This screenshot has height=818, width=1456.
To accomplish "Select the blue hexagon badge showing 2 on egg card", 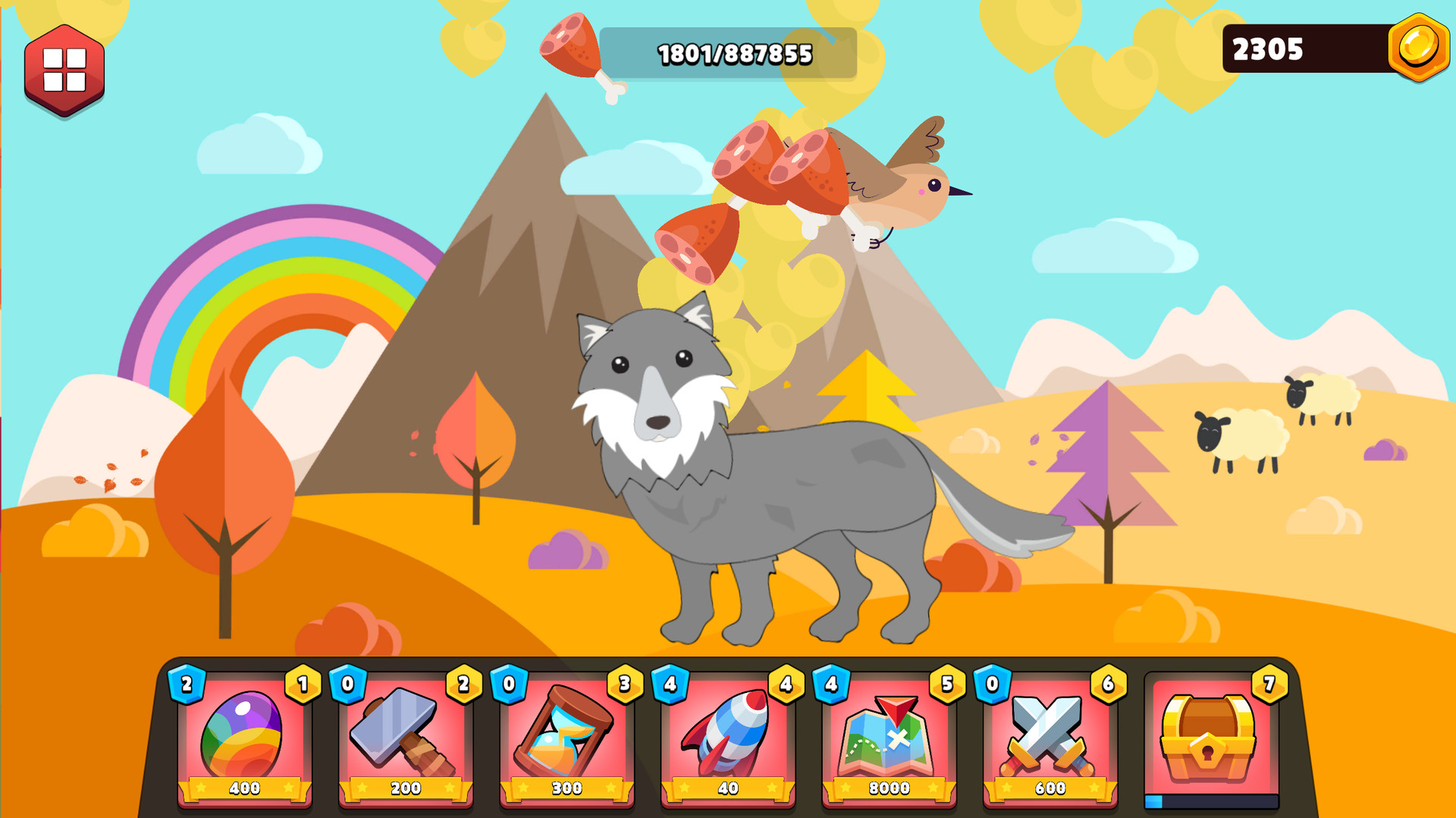I will pos(186,685).
